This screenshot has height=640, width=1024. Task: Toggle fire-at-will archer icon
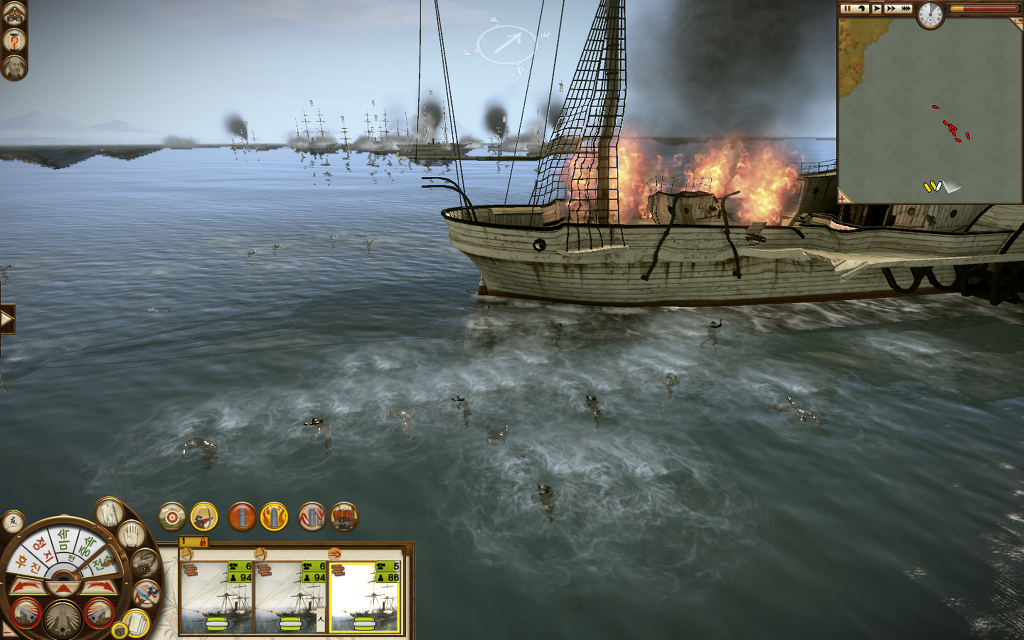(204, 516)
